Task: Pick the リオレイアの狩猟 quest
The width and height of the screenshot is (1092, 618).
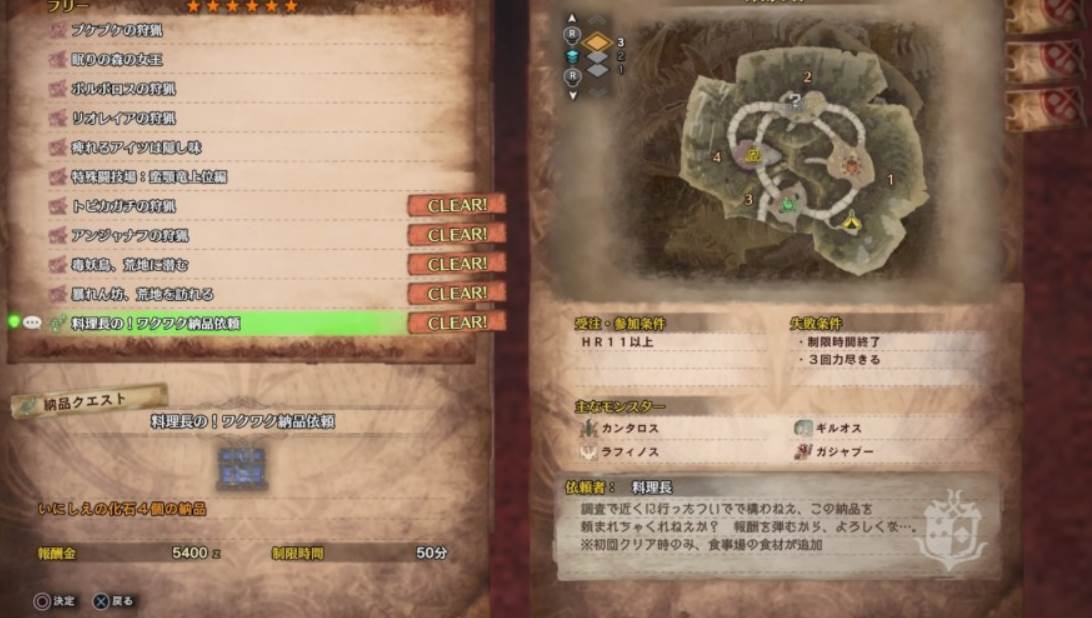Action: click(x=122, y=118)
